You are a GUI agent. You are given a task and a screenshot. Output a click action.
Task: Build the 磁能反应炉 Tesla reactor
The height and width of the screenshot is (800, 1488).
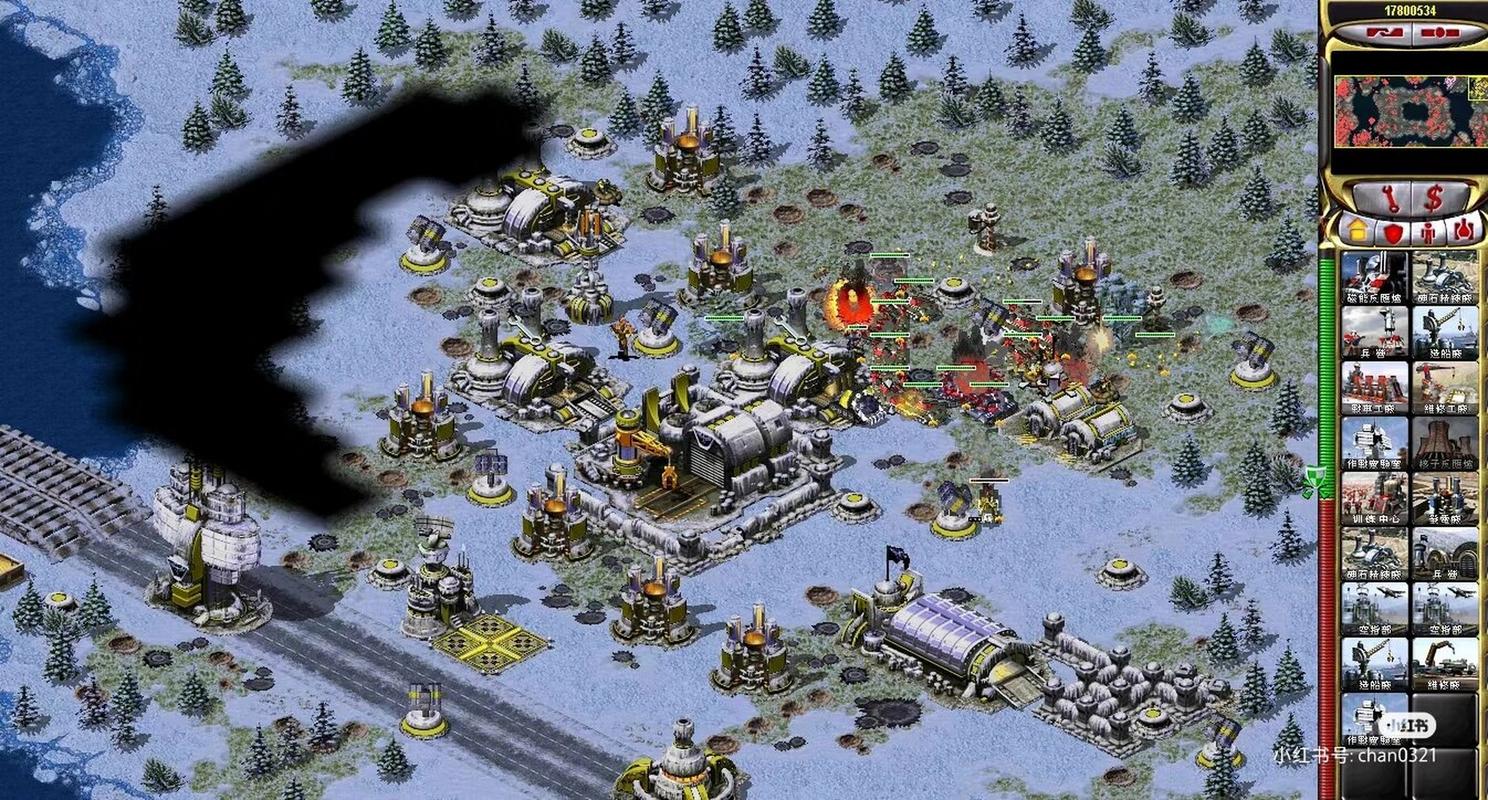click(1374, 278)
